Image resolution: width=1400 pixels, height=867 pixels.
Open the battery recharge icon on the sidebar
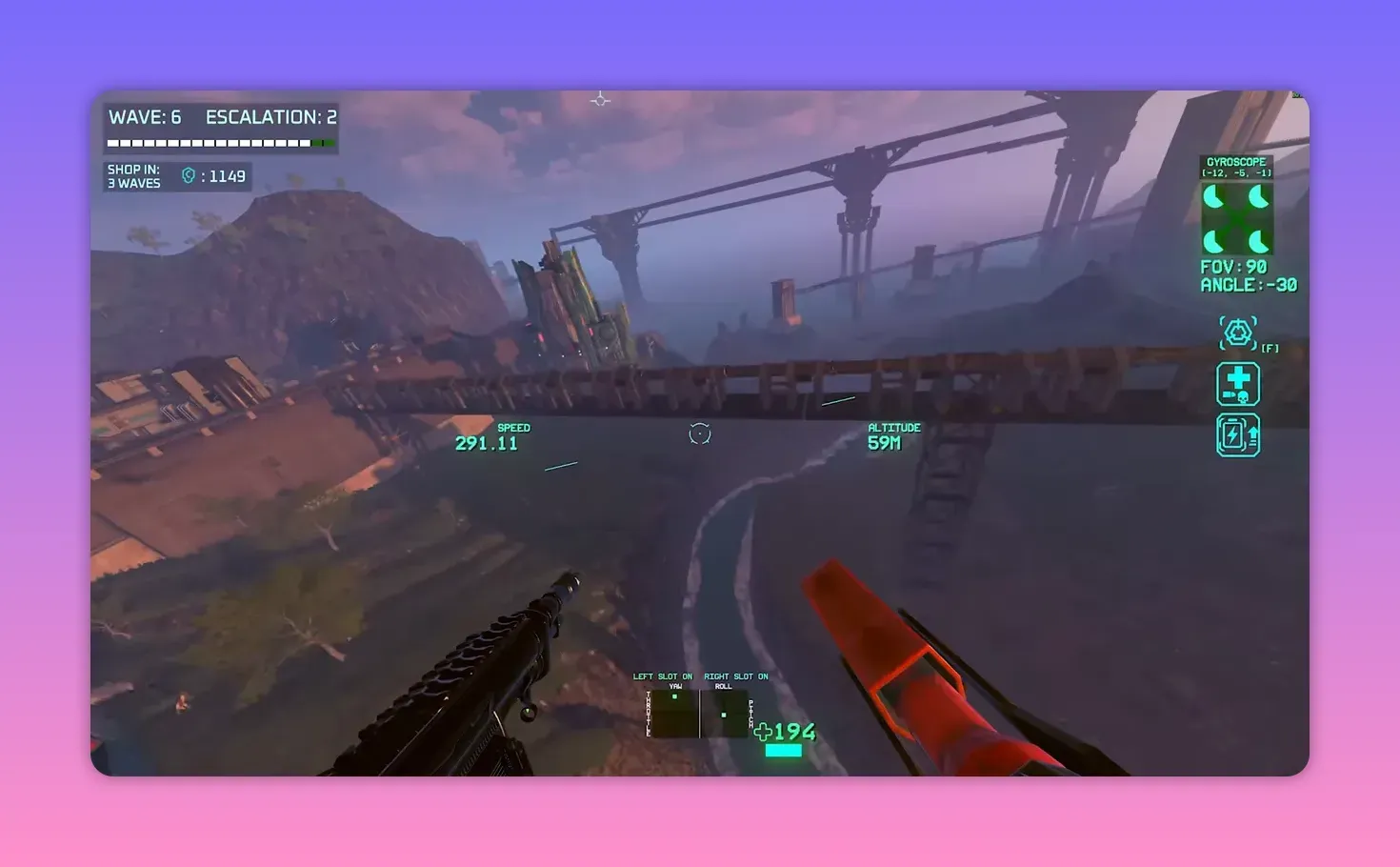pos(1237,433)
